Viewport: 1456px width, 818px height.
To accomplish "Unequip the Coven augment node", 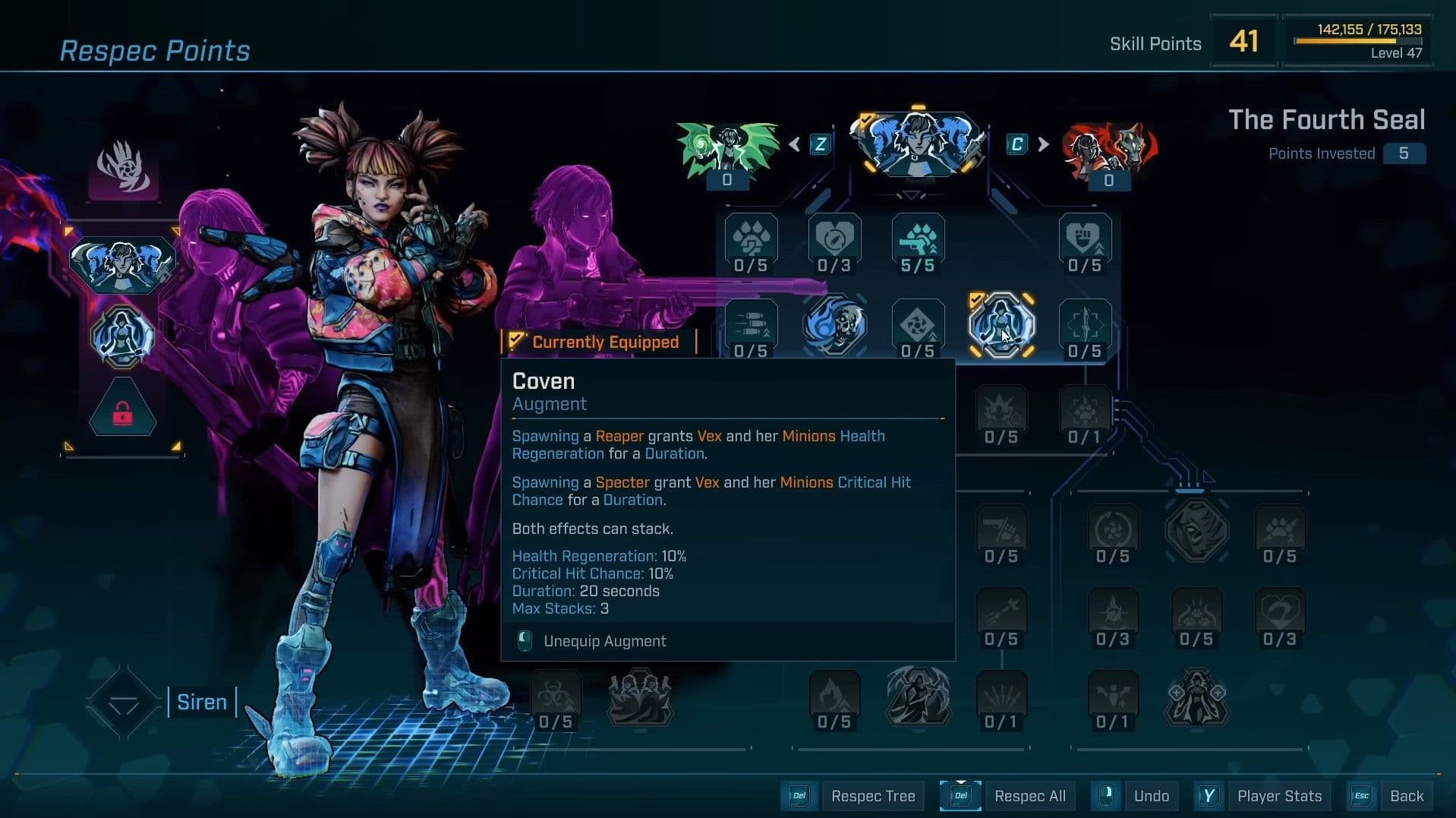I will click(x=1001, y=325).
